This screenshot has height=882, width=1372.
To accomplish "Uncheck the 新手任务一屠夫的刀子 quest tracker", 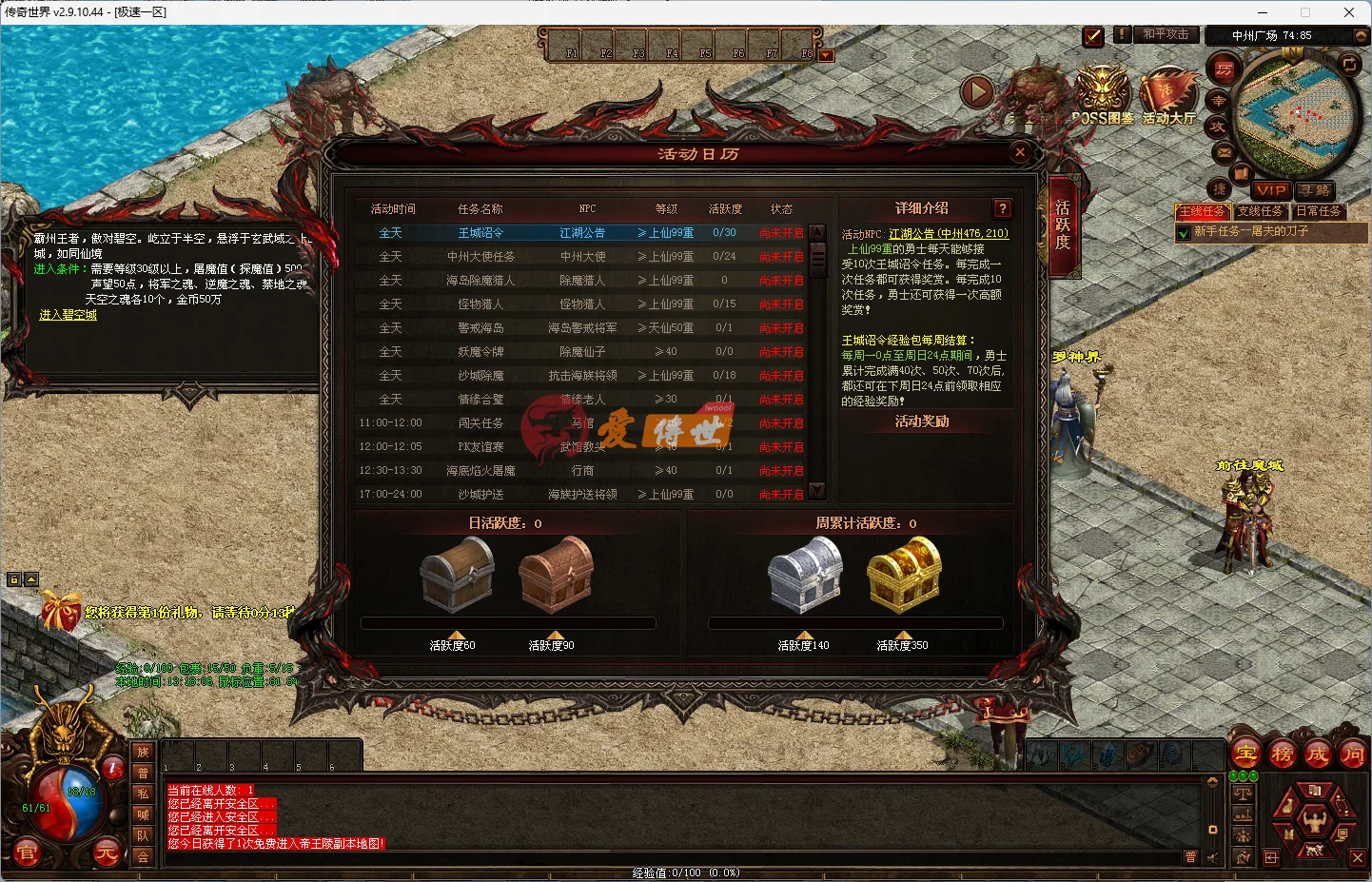I will [1183, 232].
